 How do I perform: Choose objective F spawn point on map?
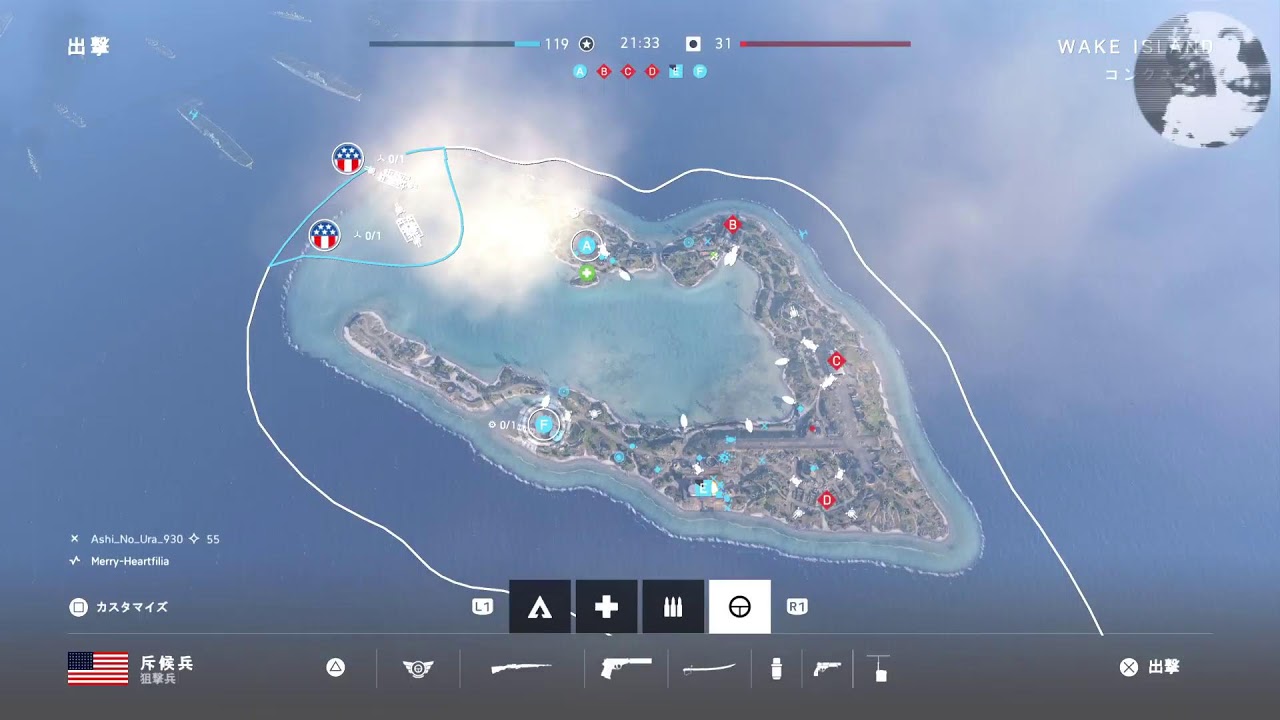(x=544, y=425)
